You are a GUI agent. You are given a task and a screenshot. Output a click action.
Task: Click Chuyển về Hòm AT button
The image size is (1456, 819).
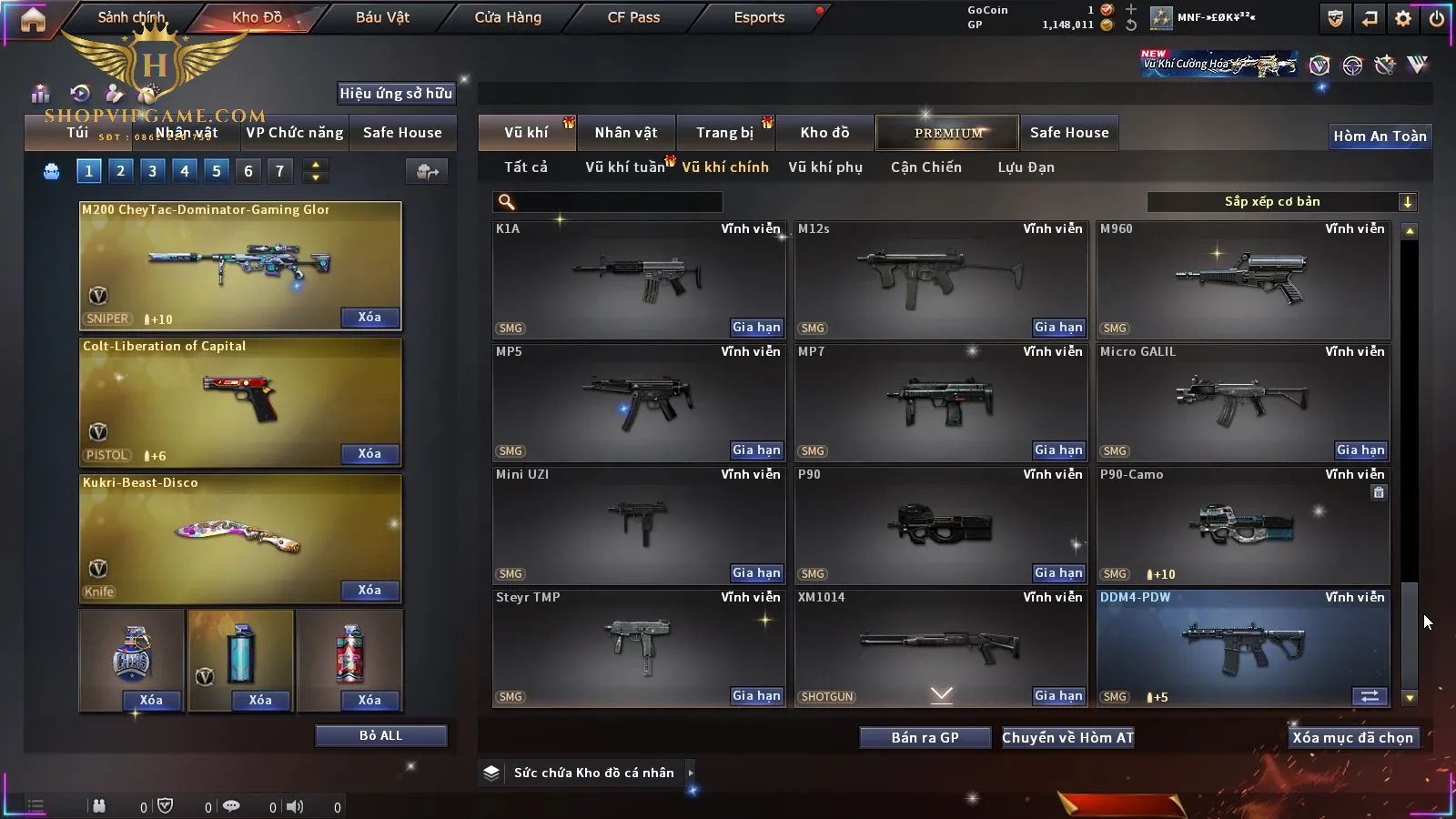(1067, 738)
